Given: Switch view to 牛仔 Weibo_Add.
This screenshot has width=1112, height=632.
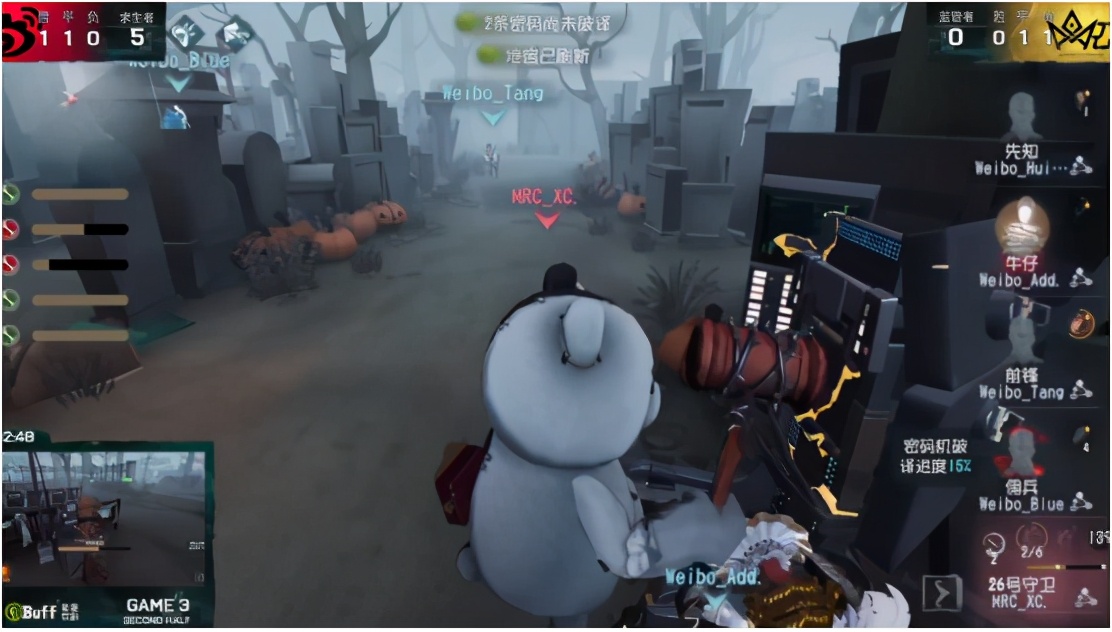Looking at the screenshot, I should 1021,228.
